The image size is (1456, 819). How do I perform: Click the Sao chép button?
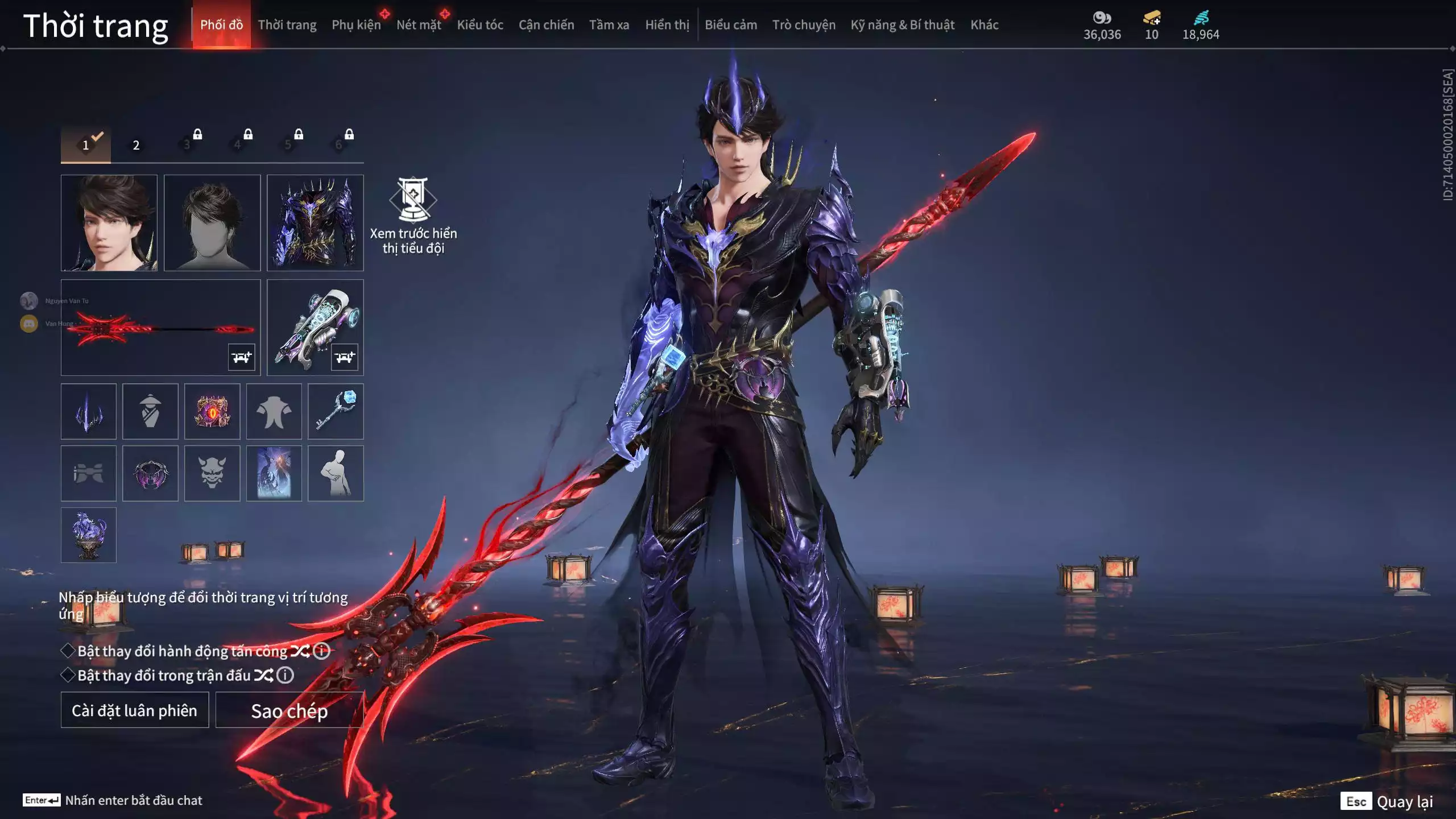[x=289, y=710]
